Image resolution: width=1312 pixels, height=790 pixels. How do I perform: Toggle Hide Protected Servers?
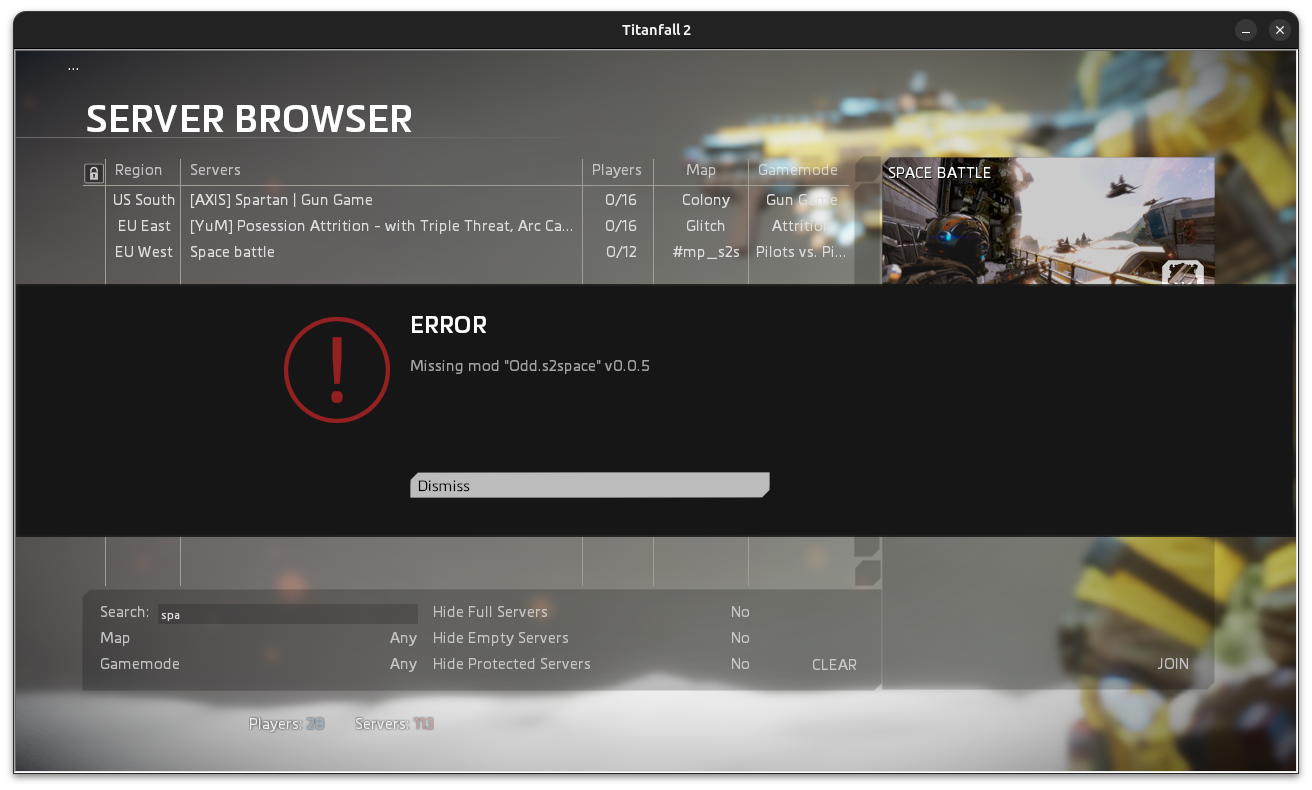(x=739, y=663)
